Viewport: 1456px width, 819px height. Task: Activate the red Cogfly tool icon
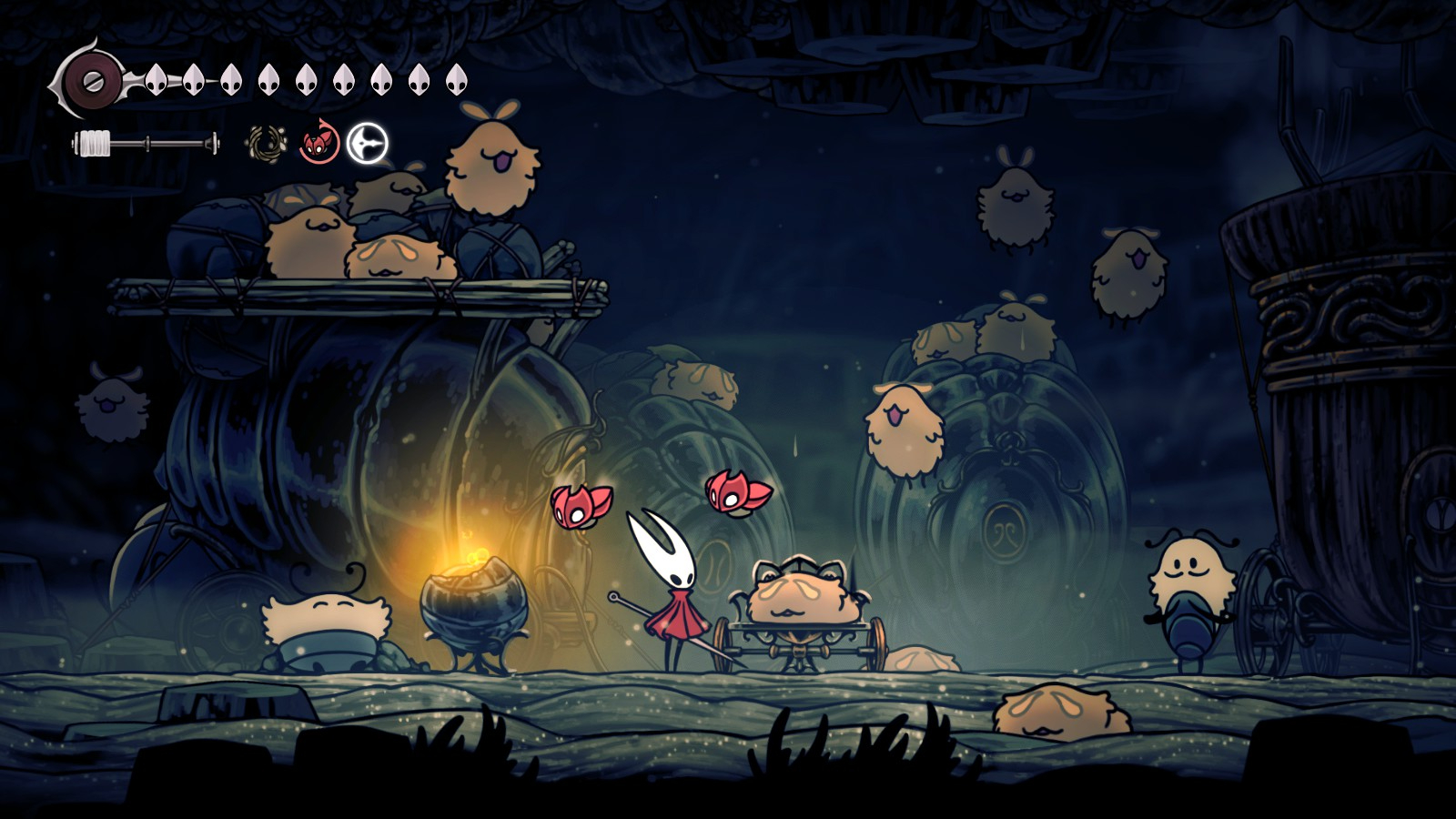[x=318, y=144]
